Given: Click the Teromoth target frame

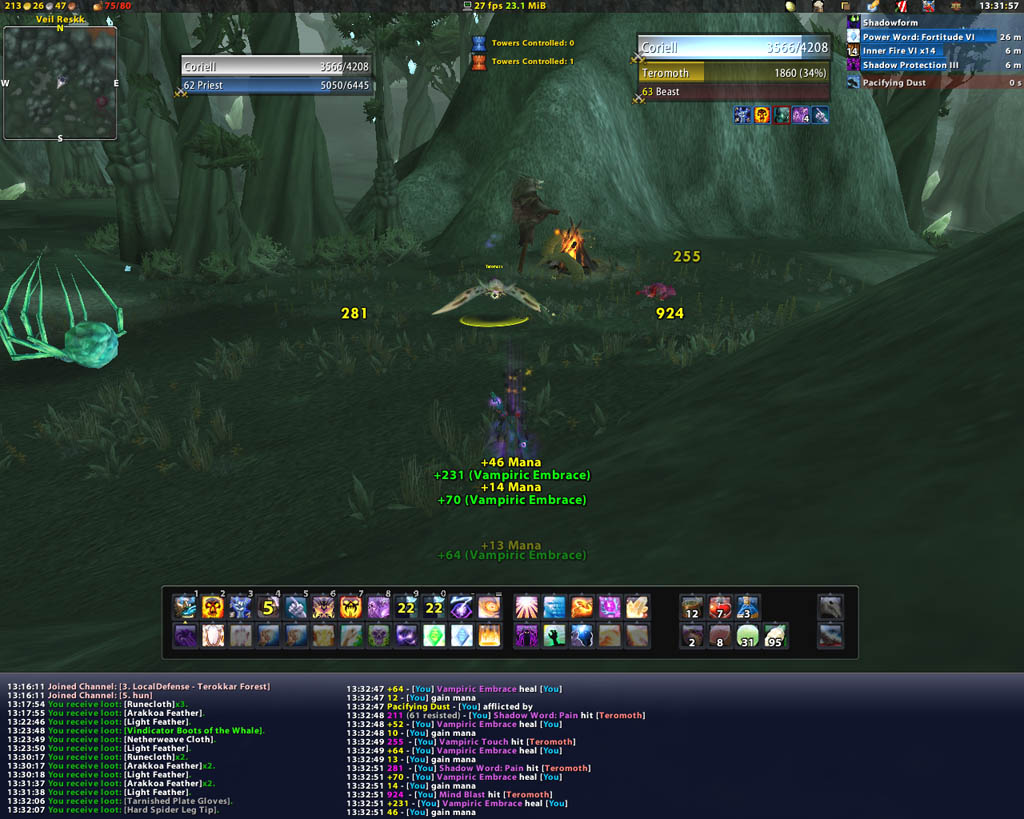Looking at the screenshot, I should coord(733,73).
